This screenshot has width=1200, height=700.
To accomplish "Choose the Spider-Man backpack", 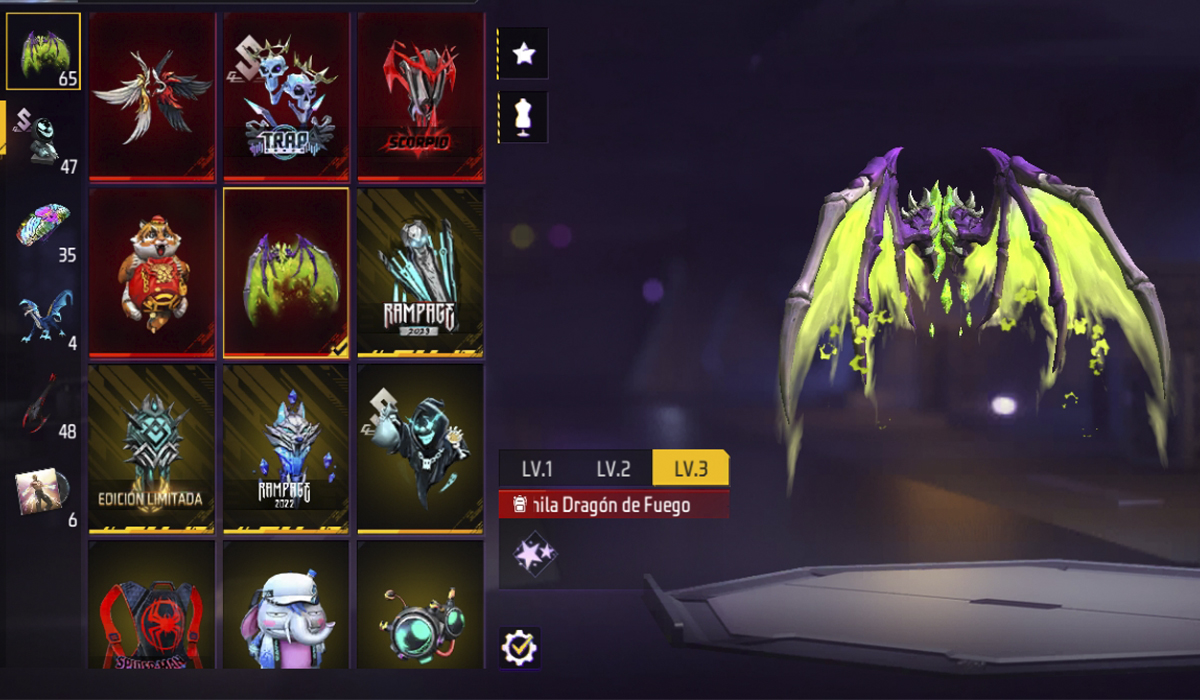I will [x=152, y=606].
